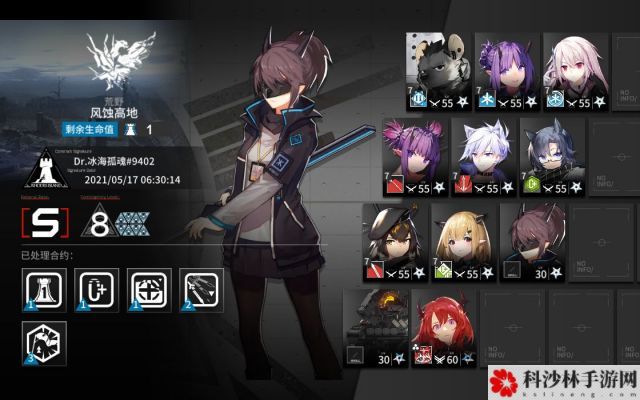
Task: Select the crosshair shield contract icon
Action: 151,287
